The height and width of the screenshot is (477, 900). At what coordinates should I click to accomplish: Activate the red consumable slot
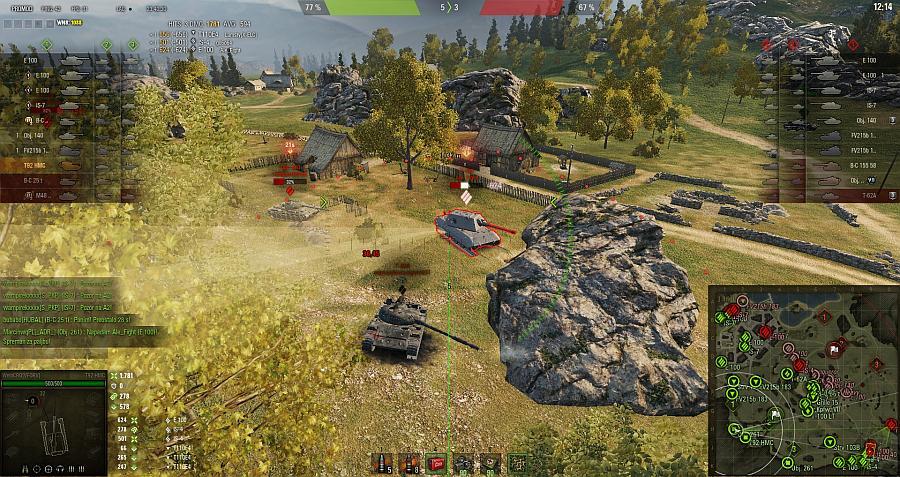point(435,462)
